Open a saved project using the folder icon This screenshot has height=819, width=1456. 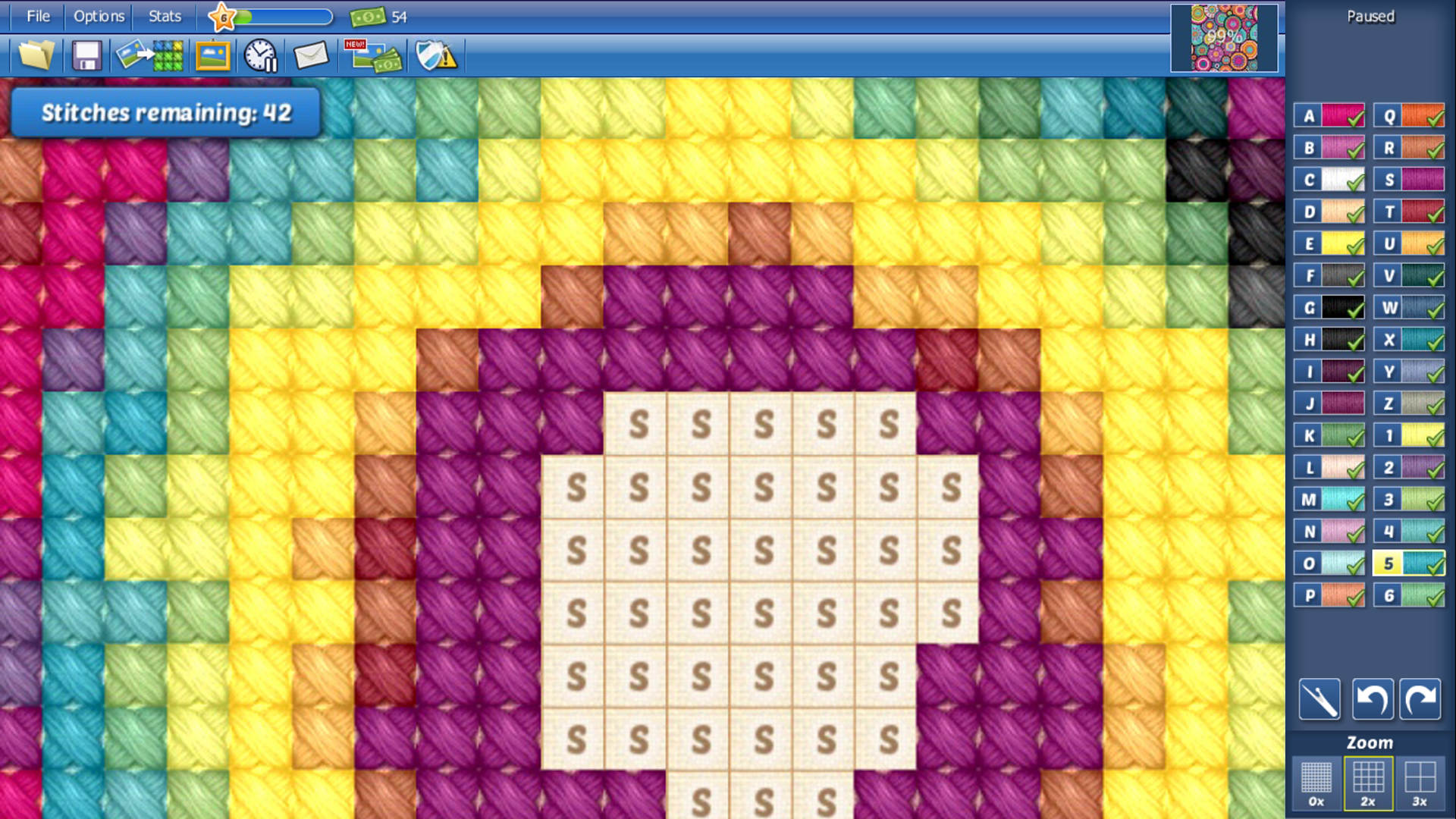36,55
